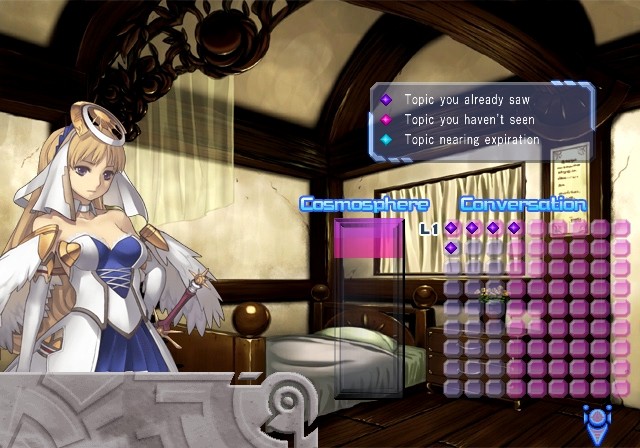The width and height of the screenshot is (640, 448).
Task: Click the blue emblem icon in the corner
Action: pyautogui.click(x=599, y=422)
